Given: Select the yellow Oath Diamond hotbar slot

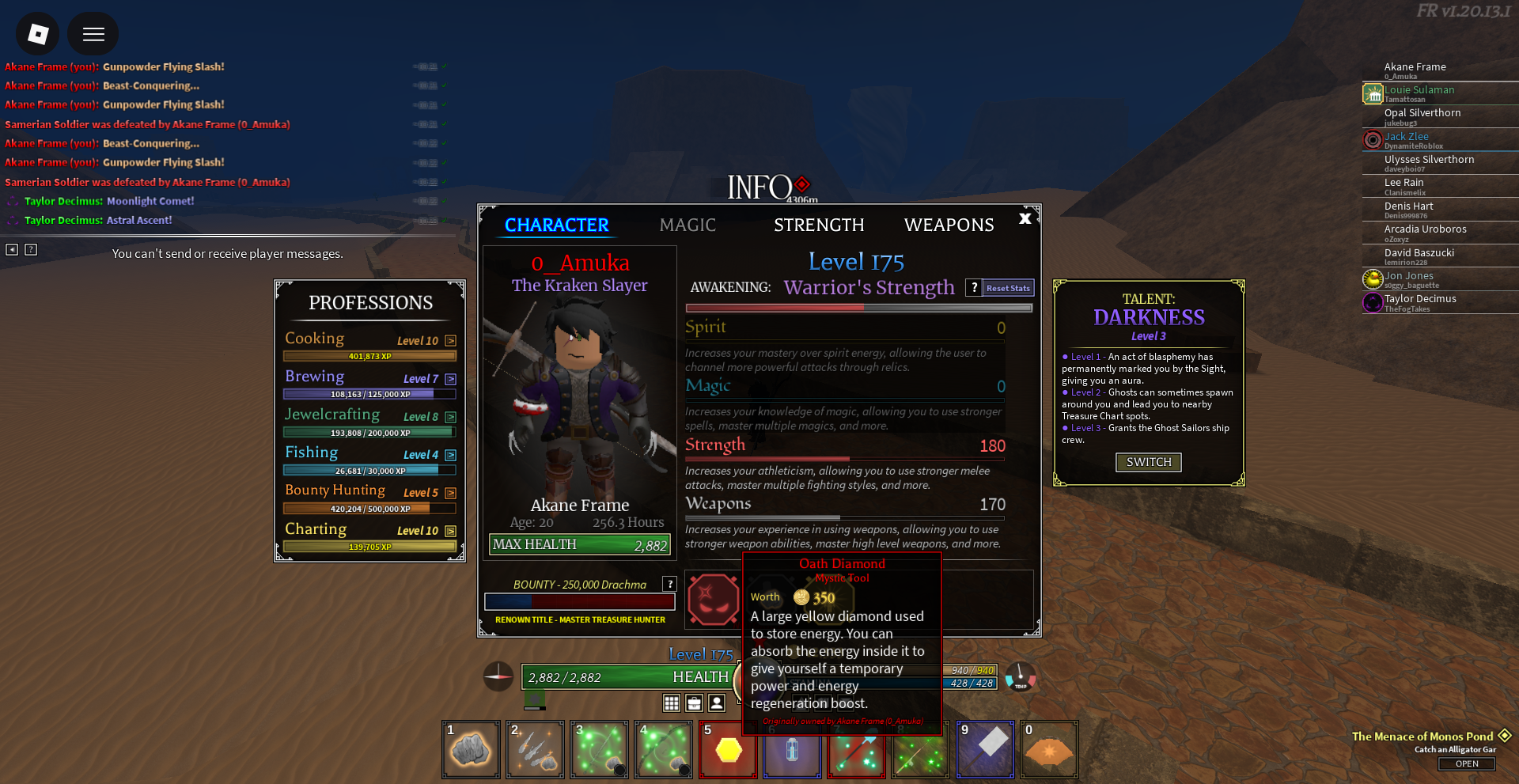Looking at the screenshot, I should tap(728, 749).
